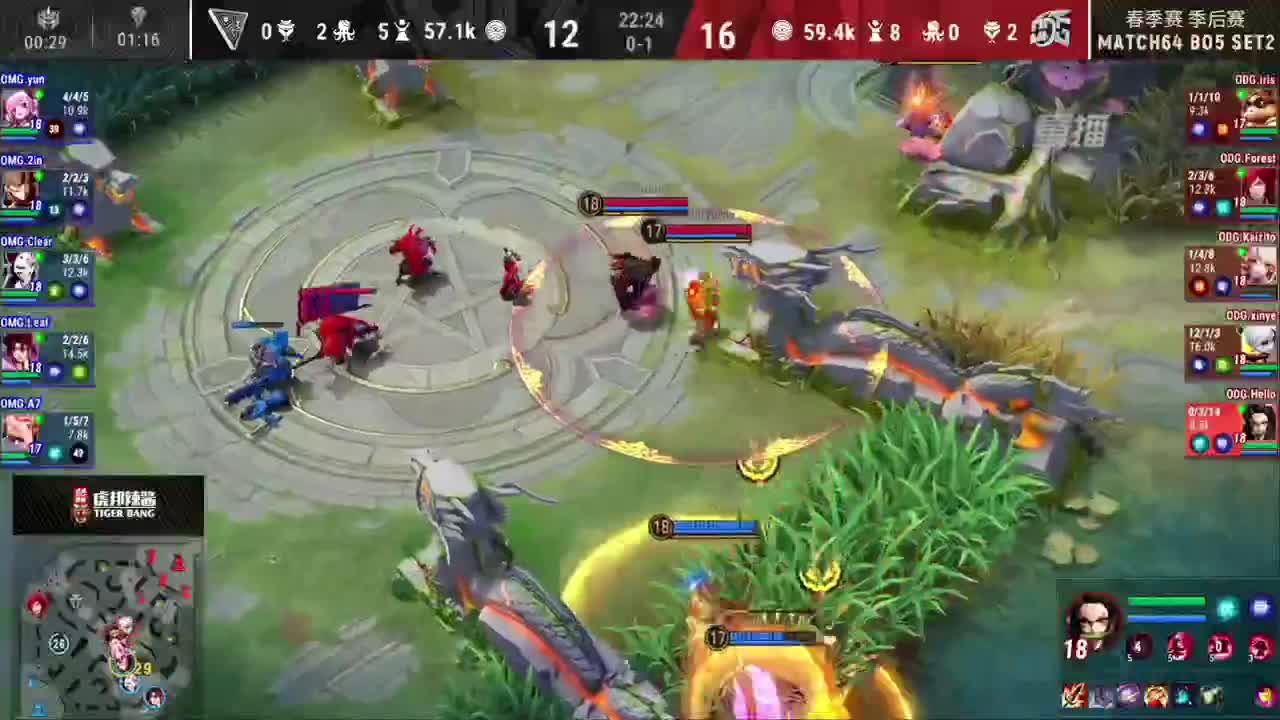Select the spectated hero's first item icon
This screenshot has width=1280, height=720.
[x=1077, y=697]
